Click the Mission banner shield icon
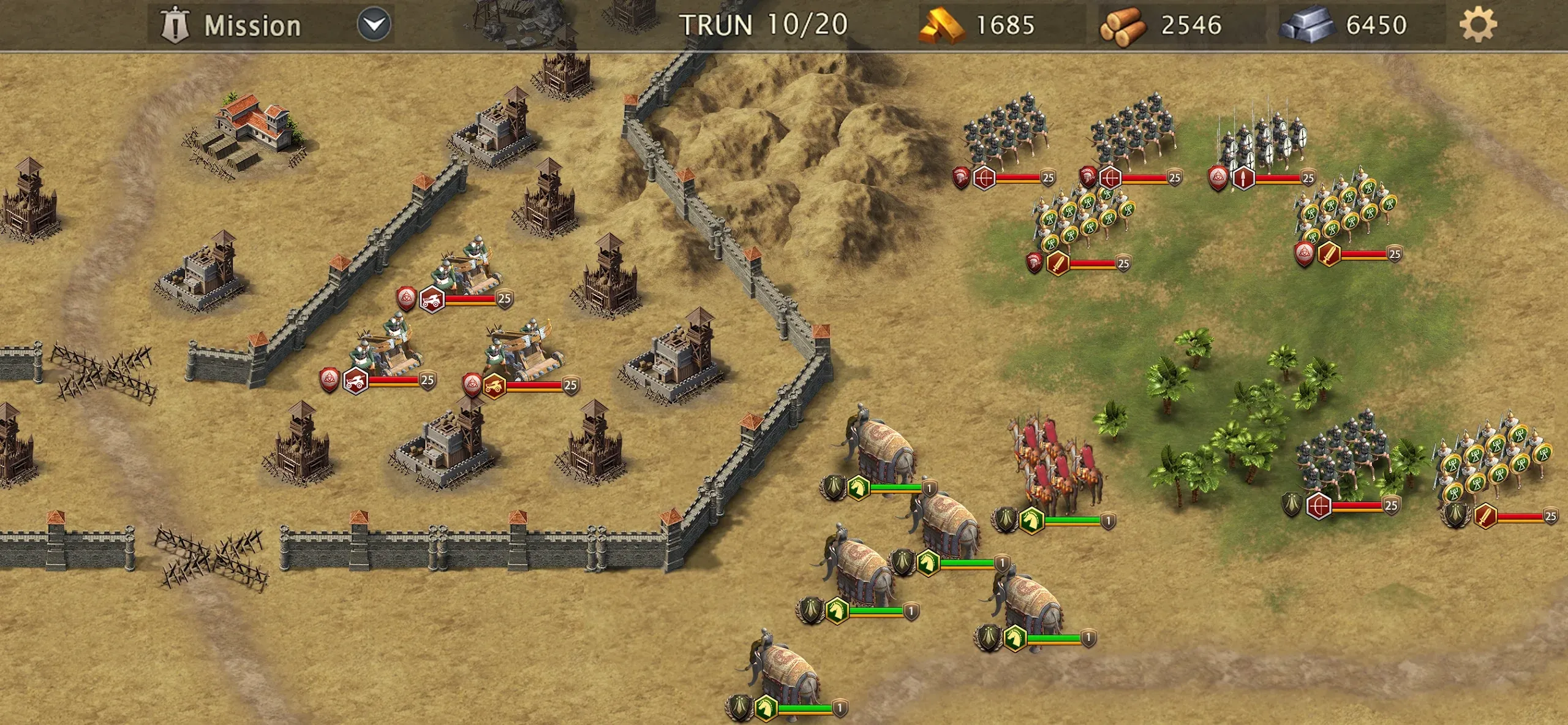This screenshot has width=1568, height=725. (176, 25)
